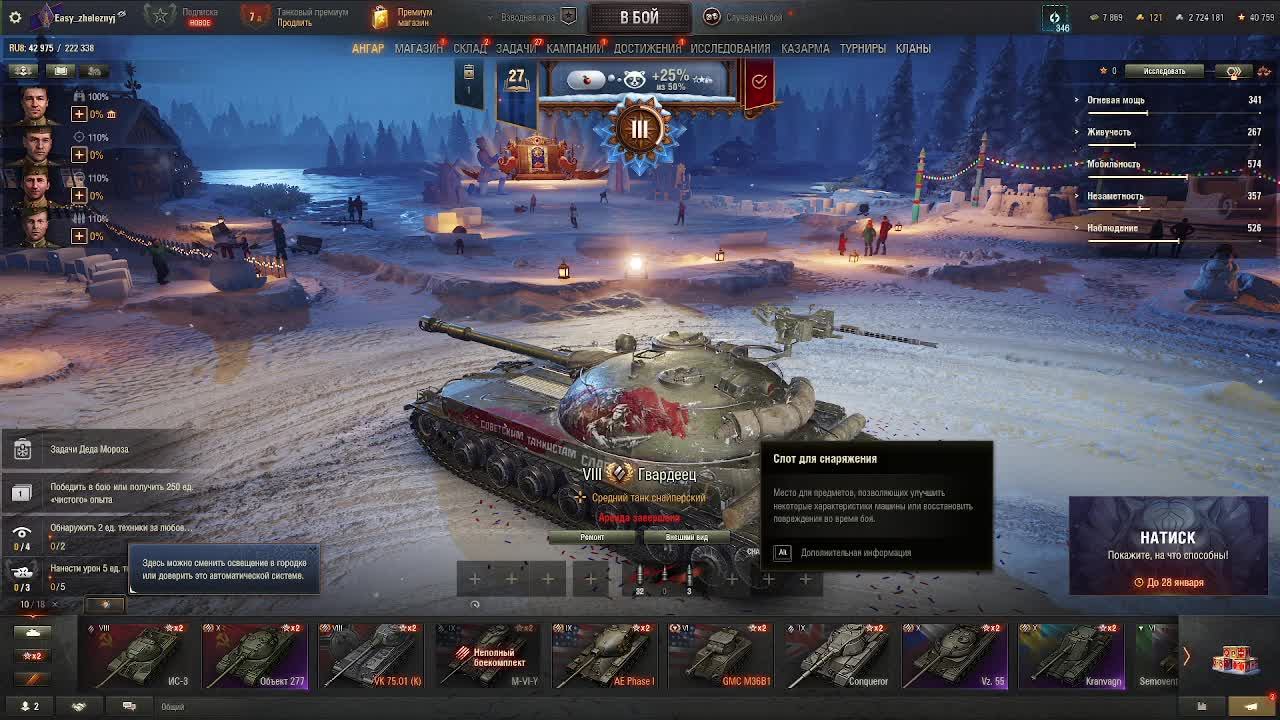The height and width of the screenshot is (720, 1280).
Task: Pick the Kranvagn tank in carousel
Action: [1070, 656]
